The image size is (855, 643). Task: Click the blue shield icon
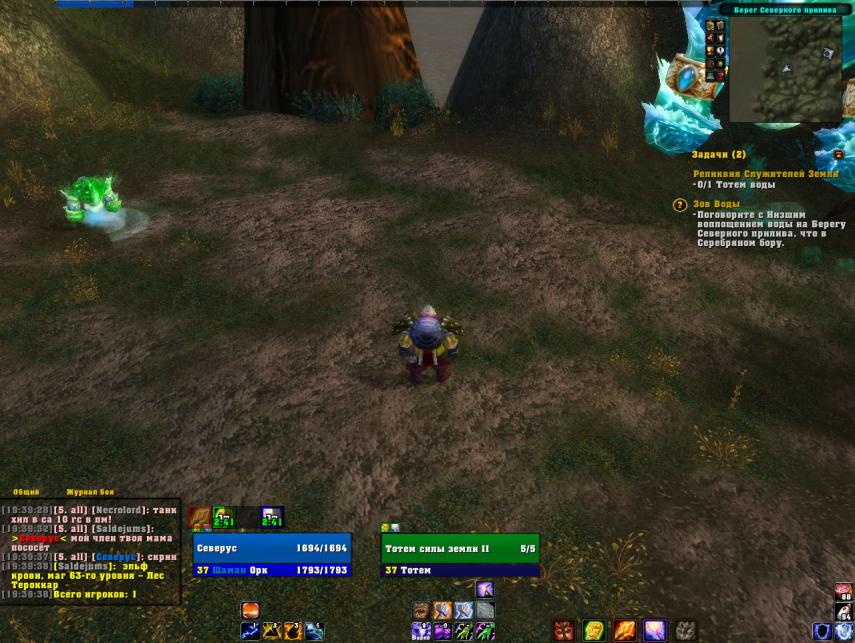coord(822,631)
